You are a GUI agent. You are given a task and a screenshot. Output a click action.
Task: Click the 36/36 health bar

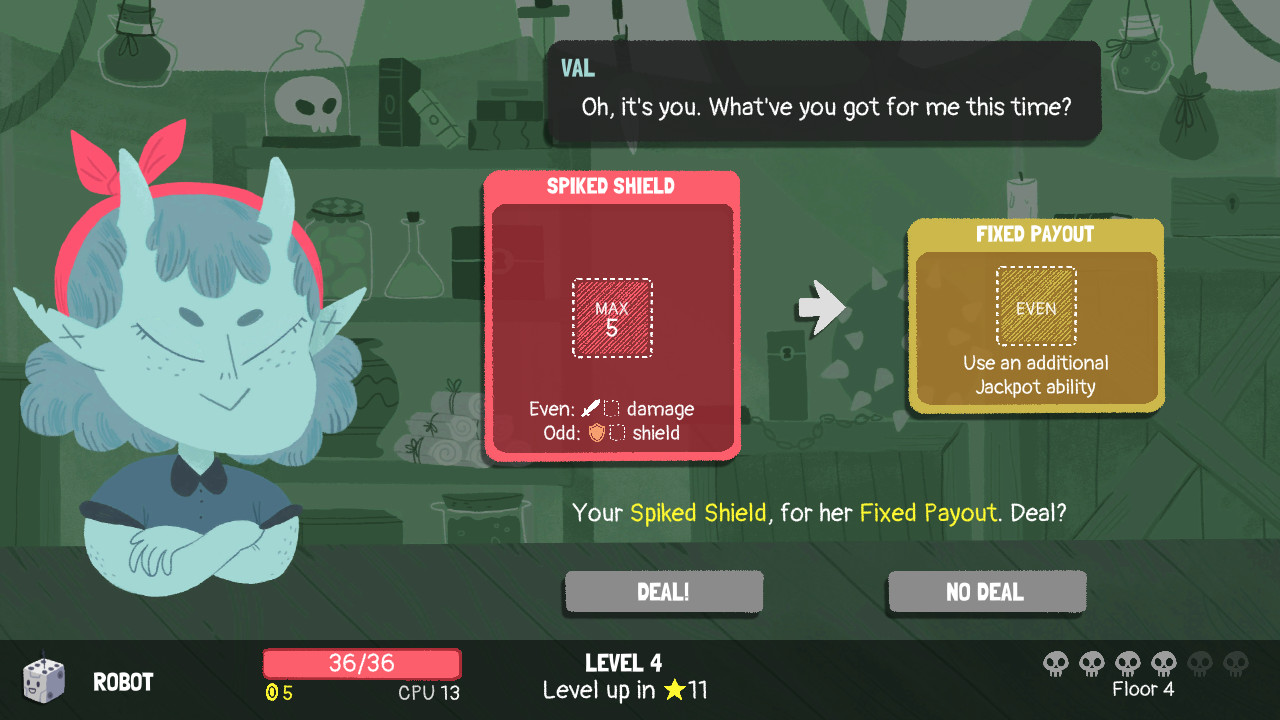pos(361,663)
